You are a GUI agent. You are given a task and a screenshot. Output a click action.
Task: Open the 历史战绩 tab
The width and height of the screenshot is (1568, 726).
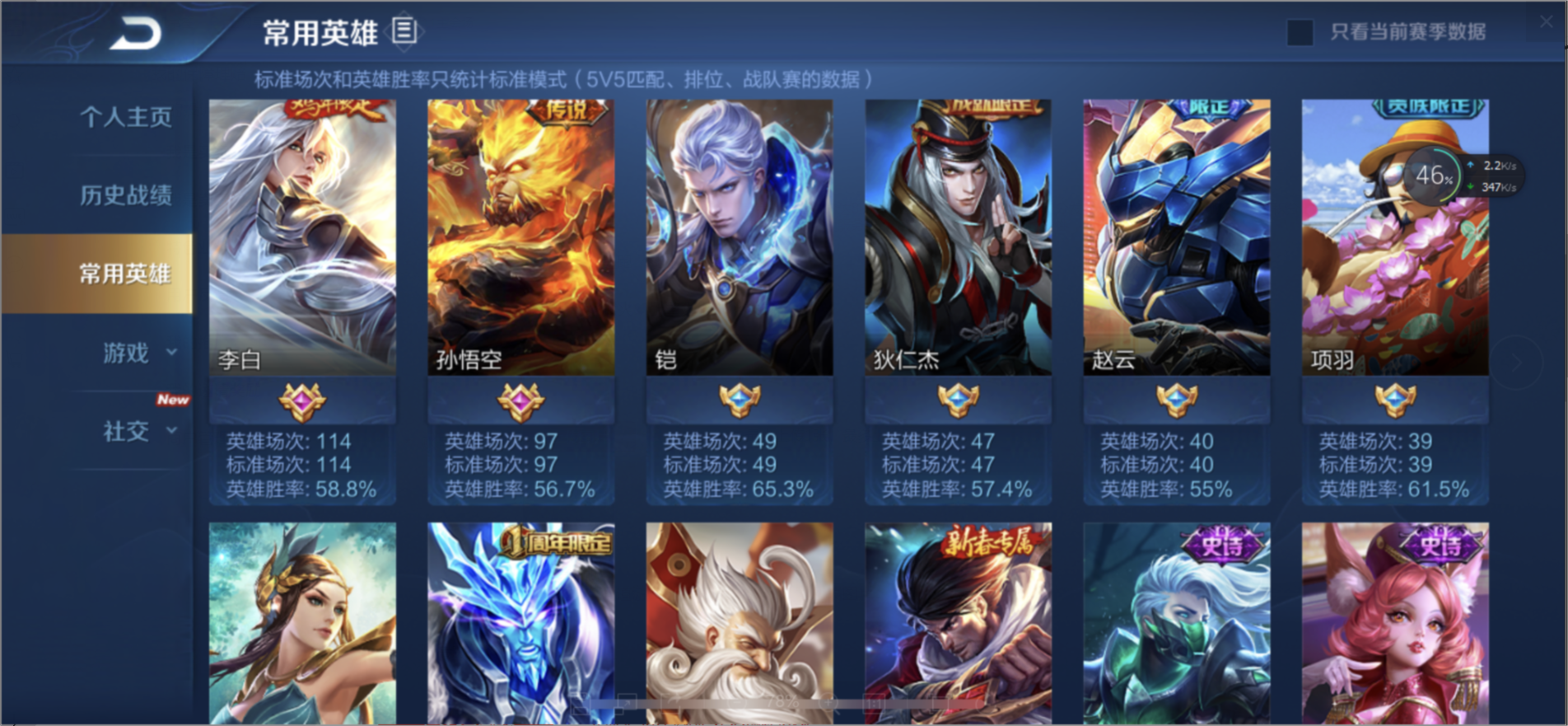(x=125, y=194)
